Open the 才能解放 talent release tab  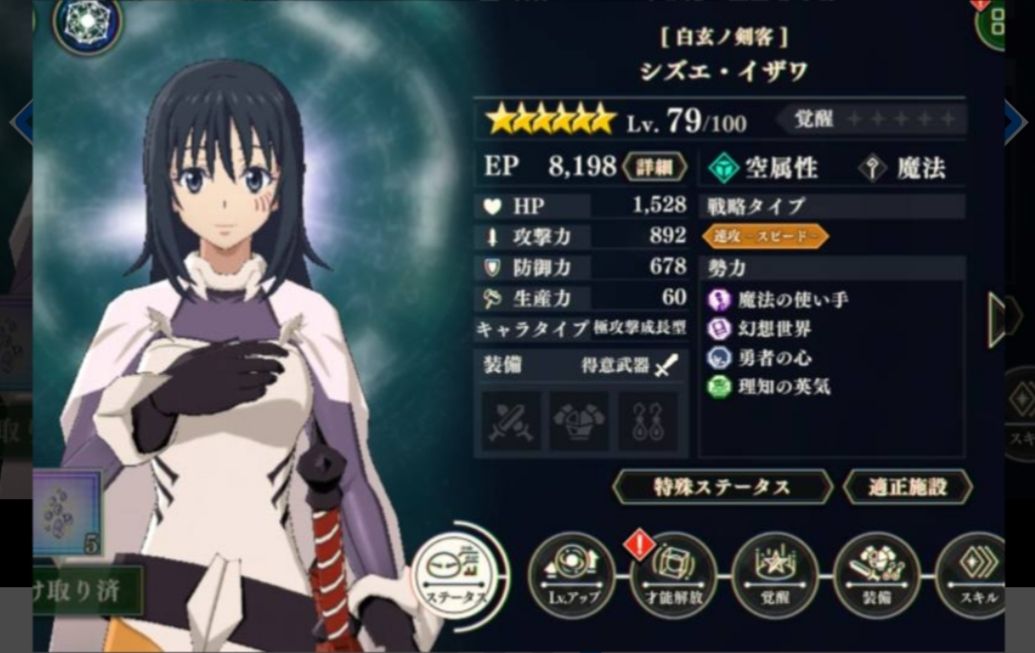click(673, 577)
